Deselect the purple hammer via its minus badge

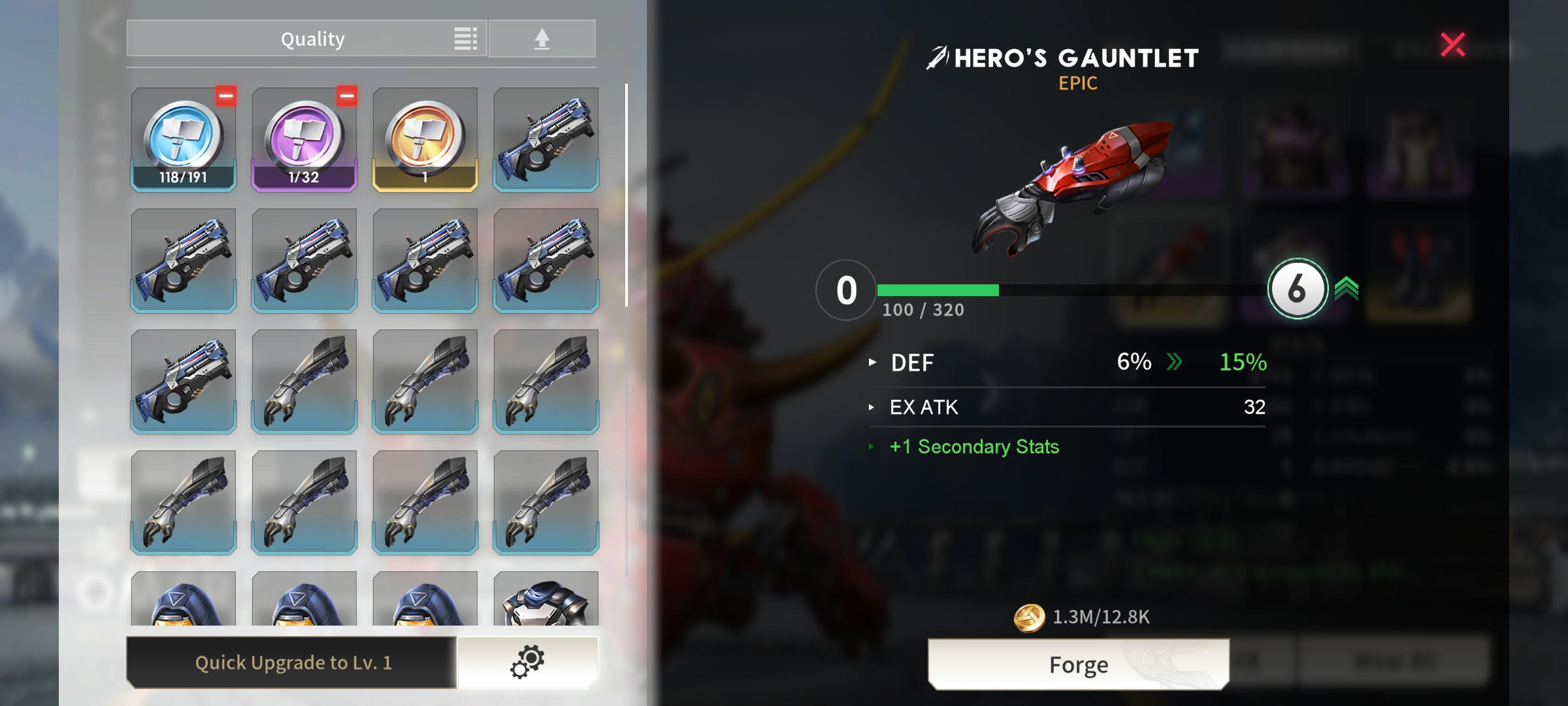(x=346, y=96)
